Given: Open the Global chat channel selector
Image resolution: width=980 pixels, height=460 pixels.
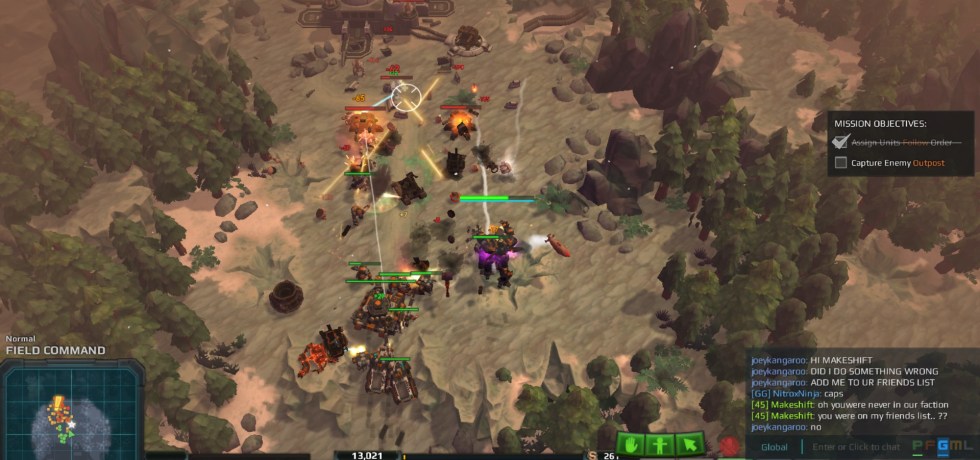Looking at the screenshot, I should pyautogui.click(x=774, y=447).
